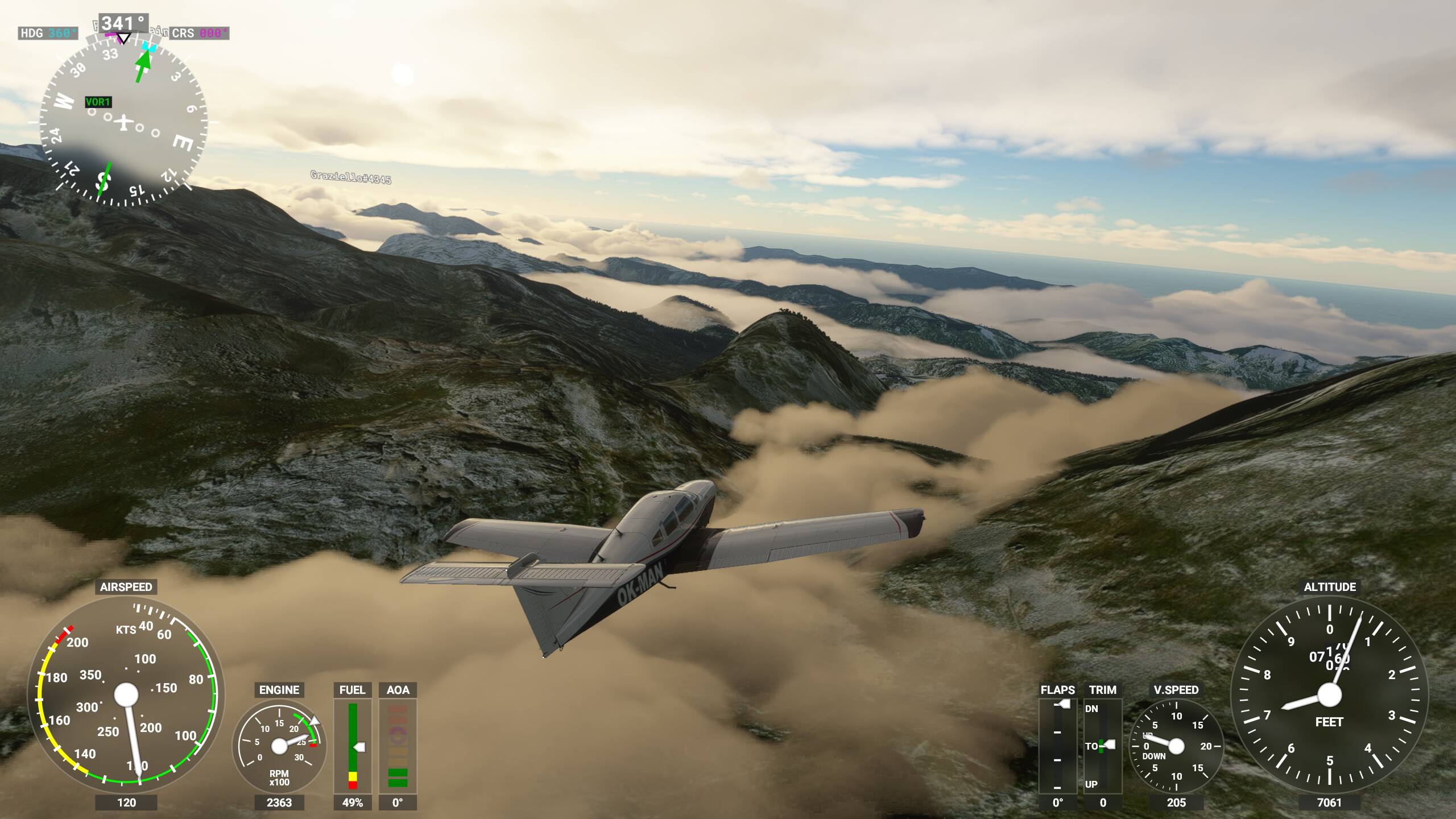The width and height of the screenshot is (1456, 819).
Task: Select the HDG 360° heading bug box
Action: pos(48,33)
